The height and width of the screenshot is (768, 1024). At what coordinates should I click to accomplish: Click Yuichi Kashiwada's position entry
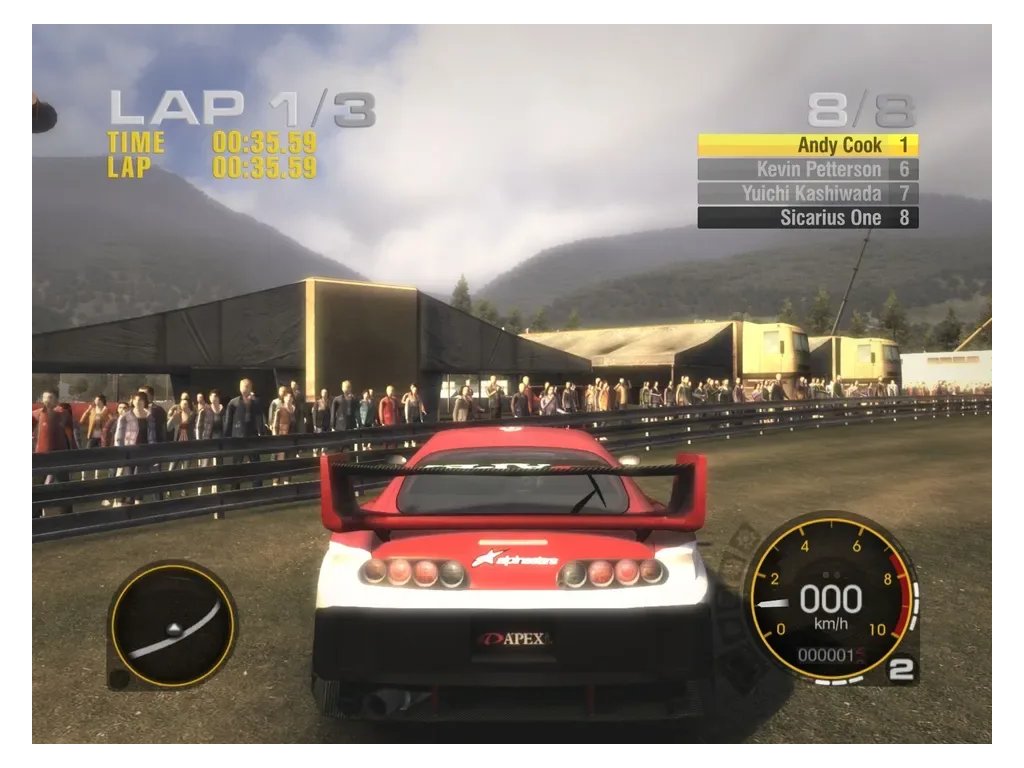point(807,193)
